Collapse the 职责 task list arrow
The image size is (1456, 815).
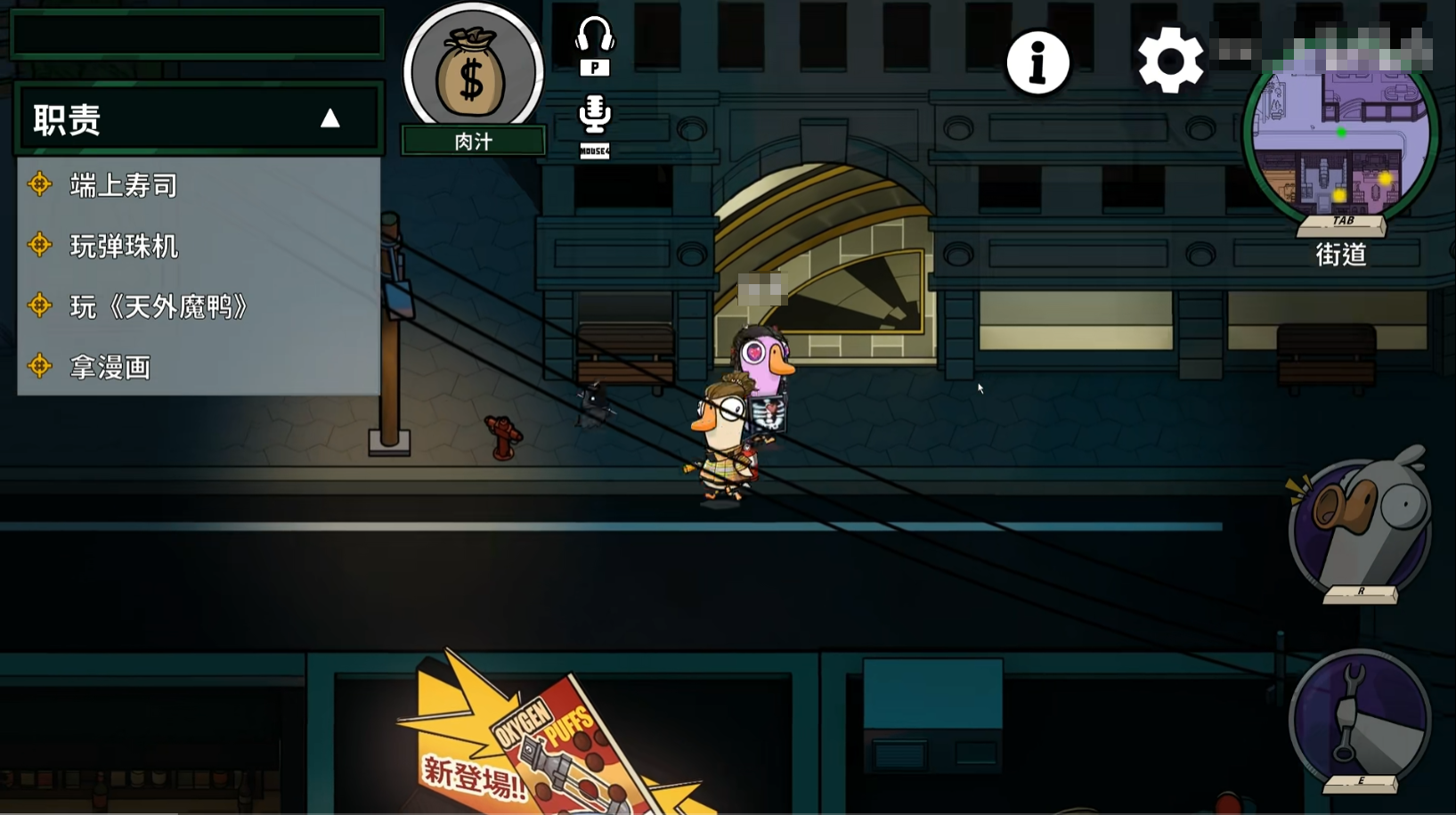point(330,118)
